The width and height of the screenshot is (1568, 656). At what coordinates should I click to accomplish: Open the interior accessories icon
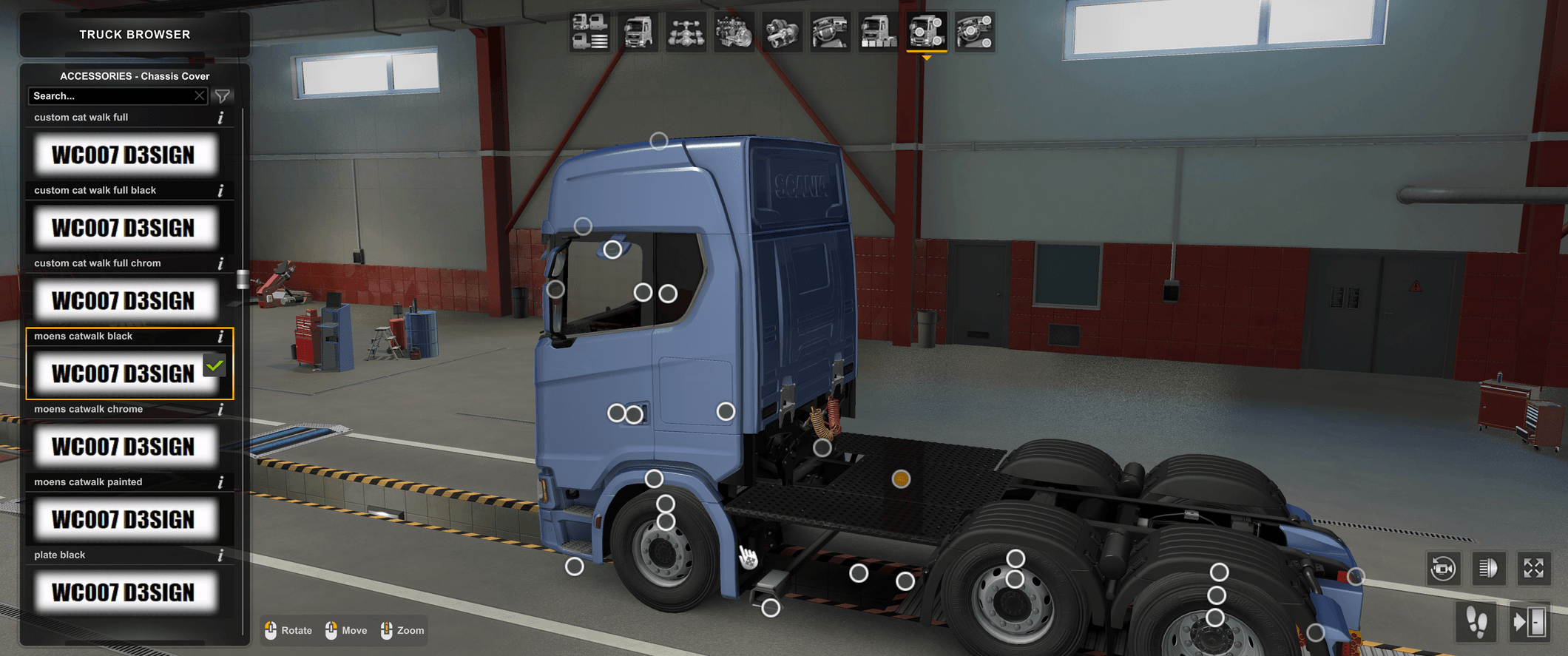coord(974,33)
